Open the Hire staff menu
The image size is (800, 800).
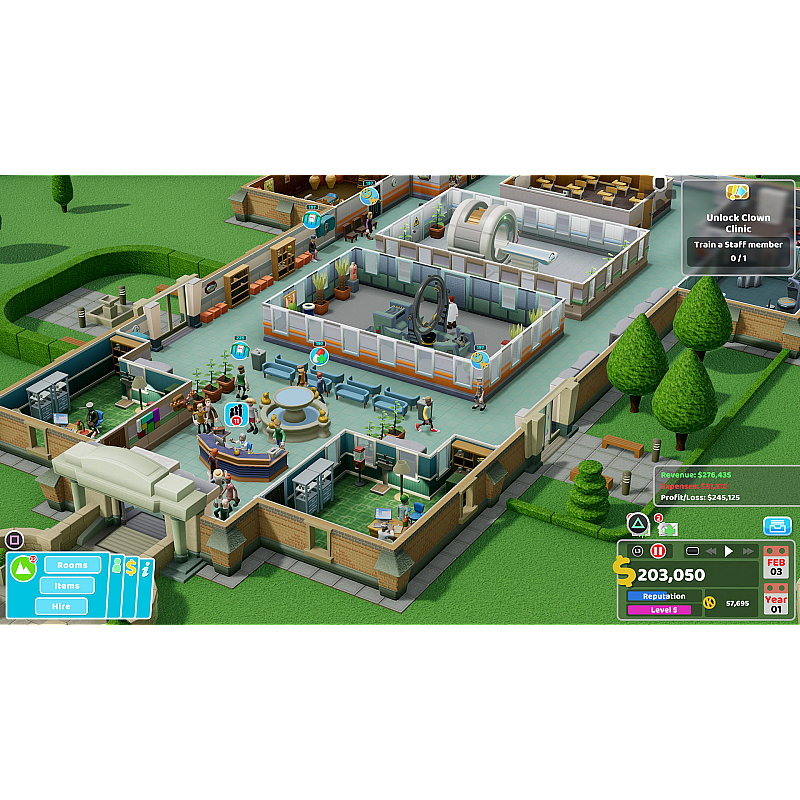(x=61, y=606)
